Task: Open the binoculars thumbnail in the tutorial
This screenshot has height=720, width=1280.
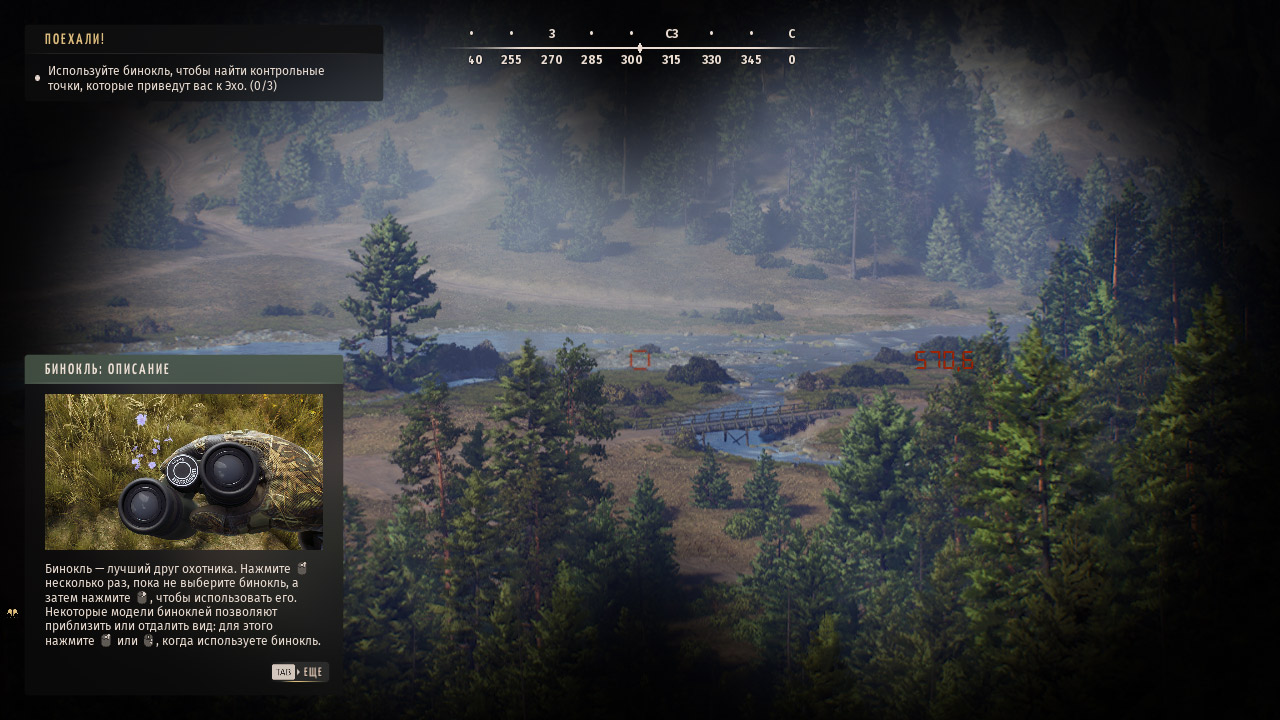Action: [184, 471]
